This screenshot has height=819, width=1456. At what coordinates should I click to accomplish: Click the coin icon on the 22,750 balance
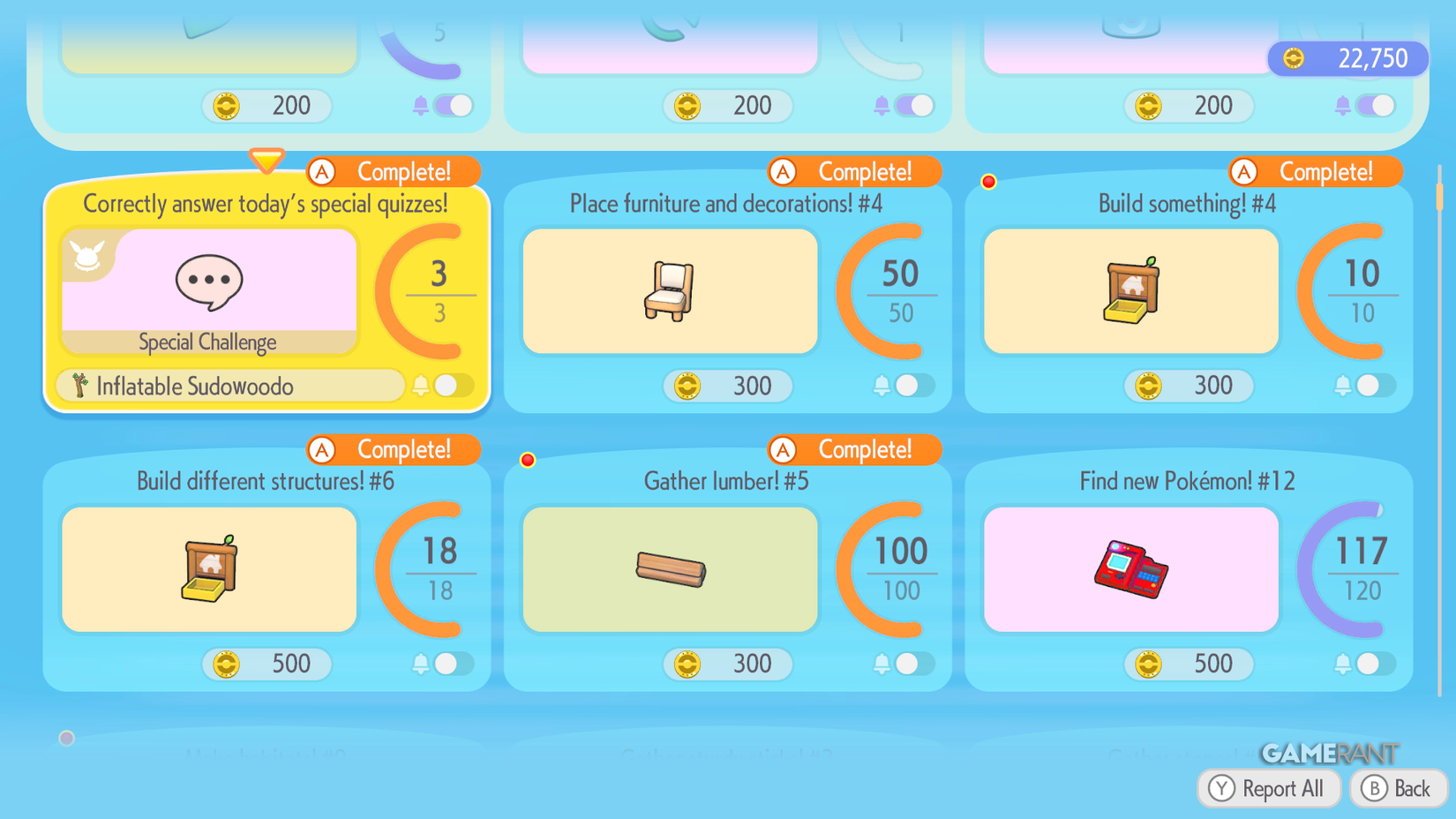click(1292, 57)
